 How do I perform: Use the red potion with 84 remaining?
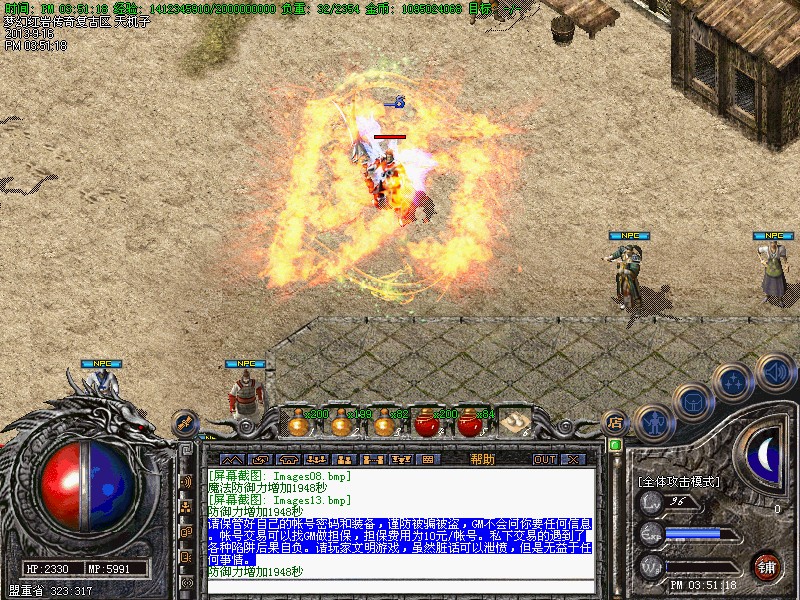tap(470, 424)
